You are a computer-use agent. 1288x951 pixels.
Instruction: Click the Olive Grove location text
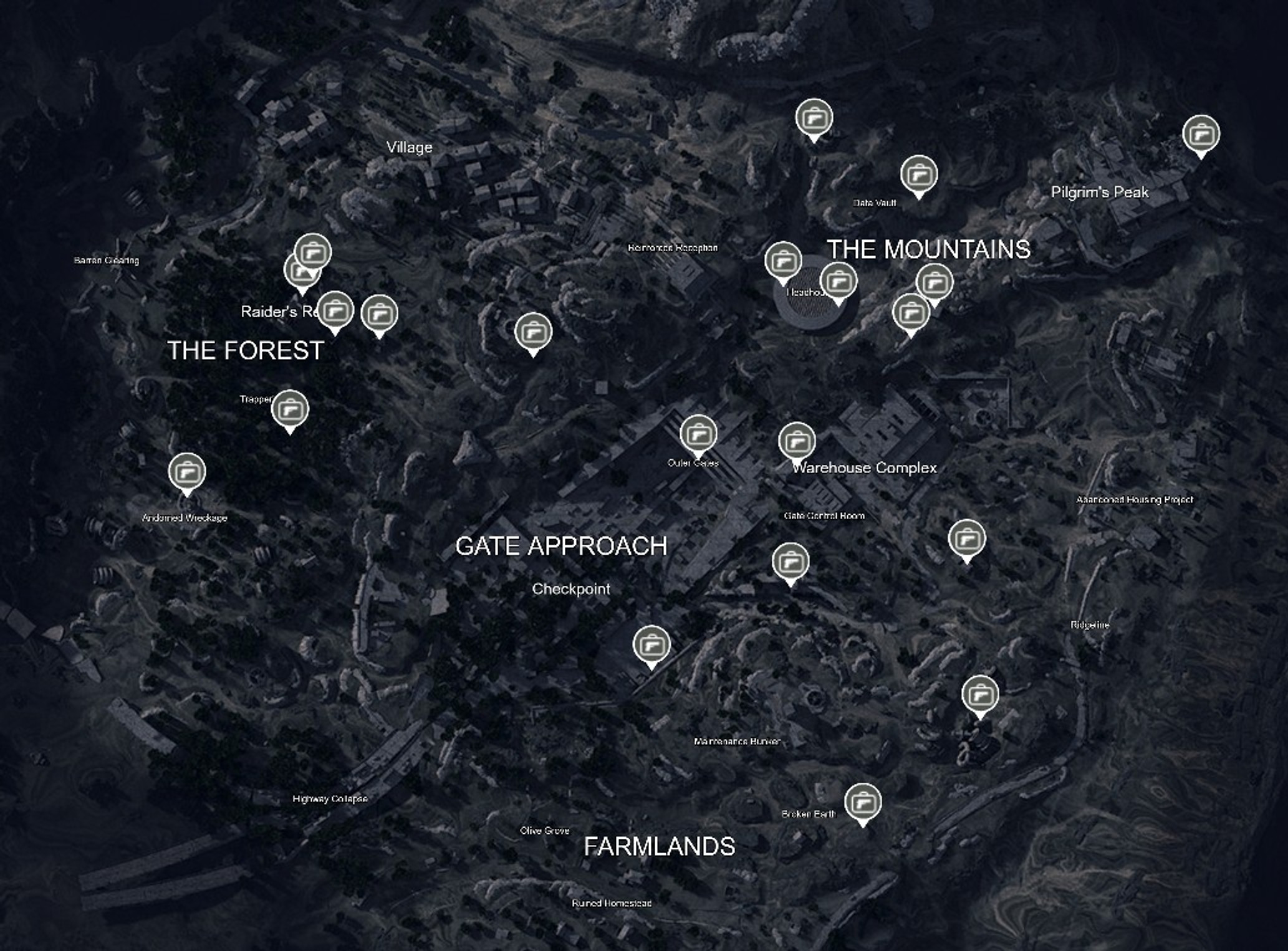click(545, 831)
